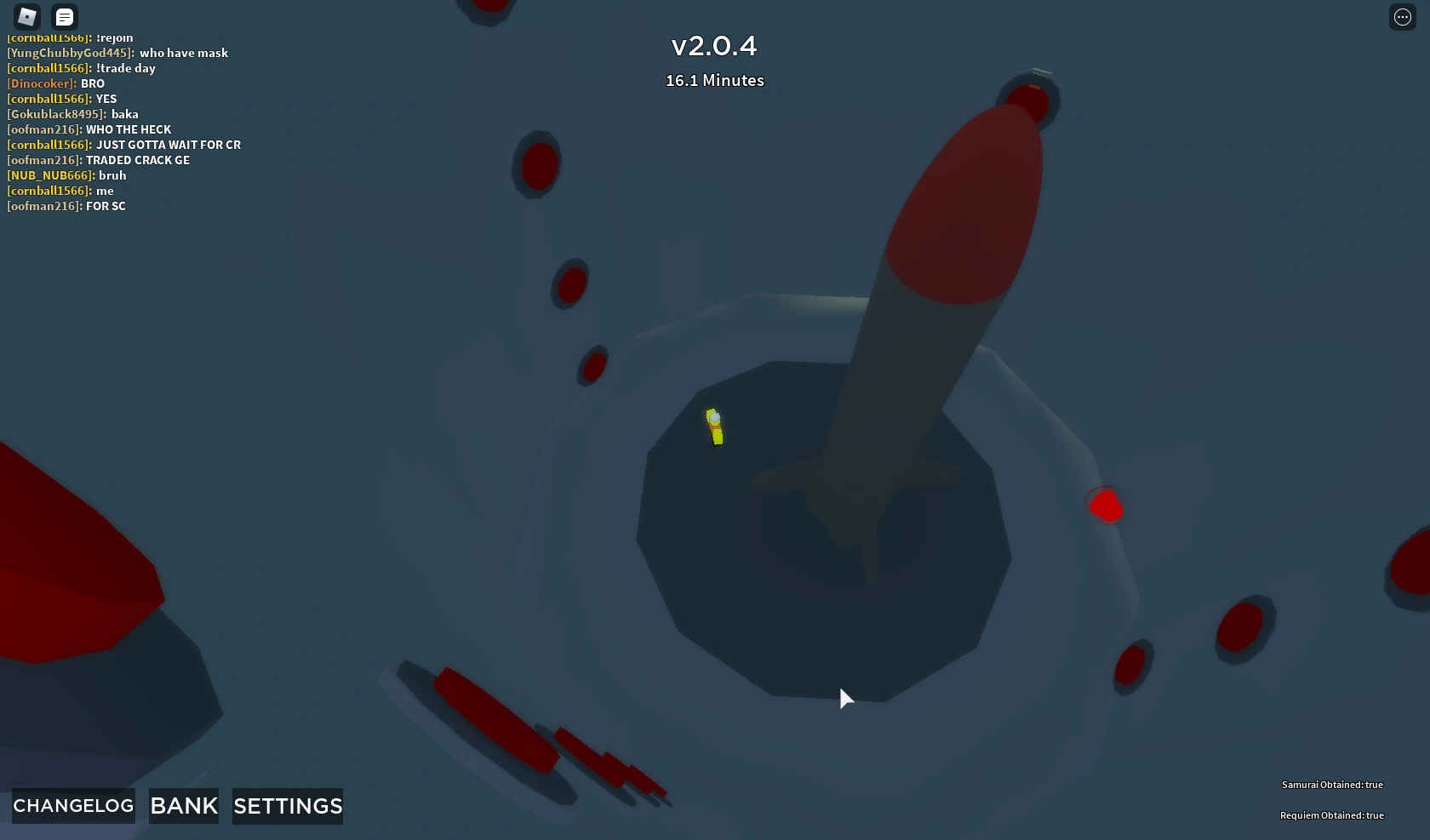Open the circled-dots menu at top right

[x=1402, y=17]
